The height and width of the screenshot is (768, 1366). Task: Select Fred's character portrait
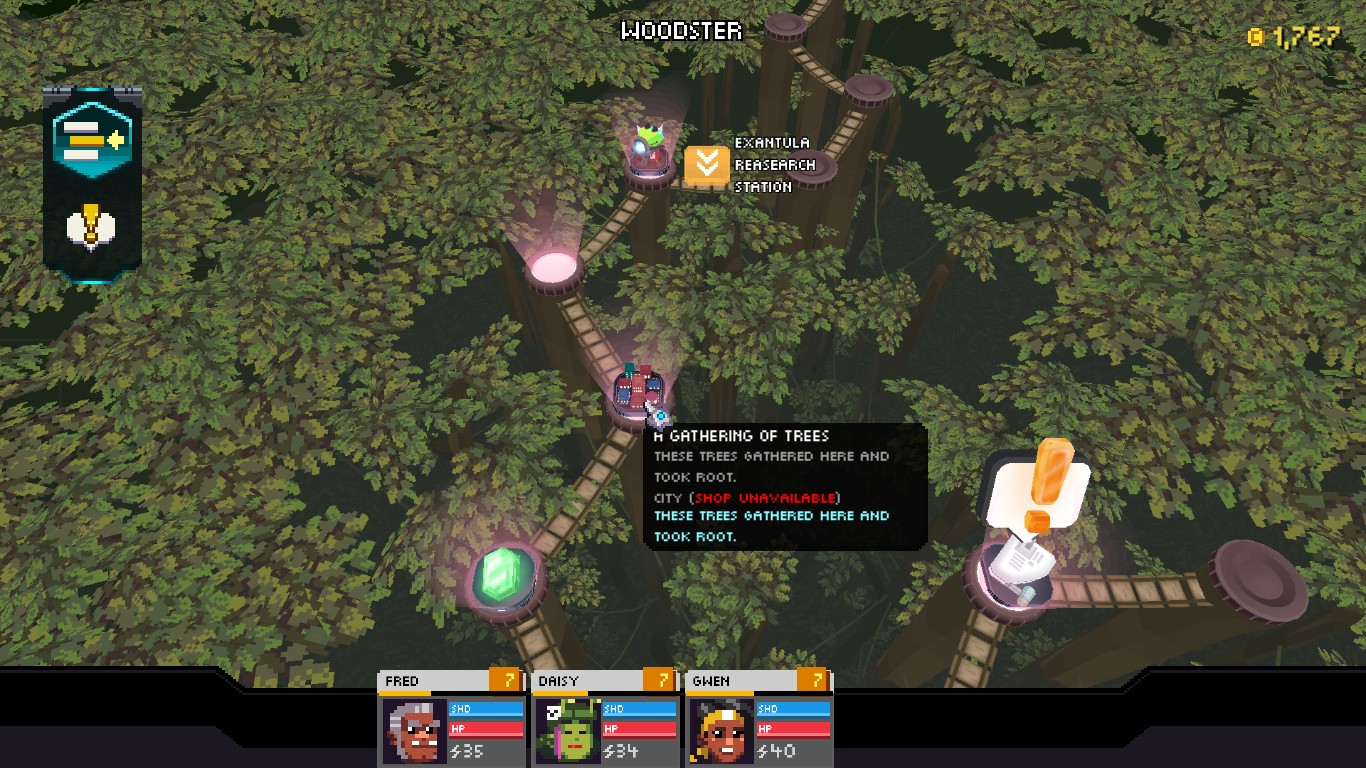(x=415, y=731)
